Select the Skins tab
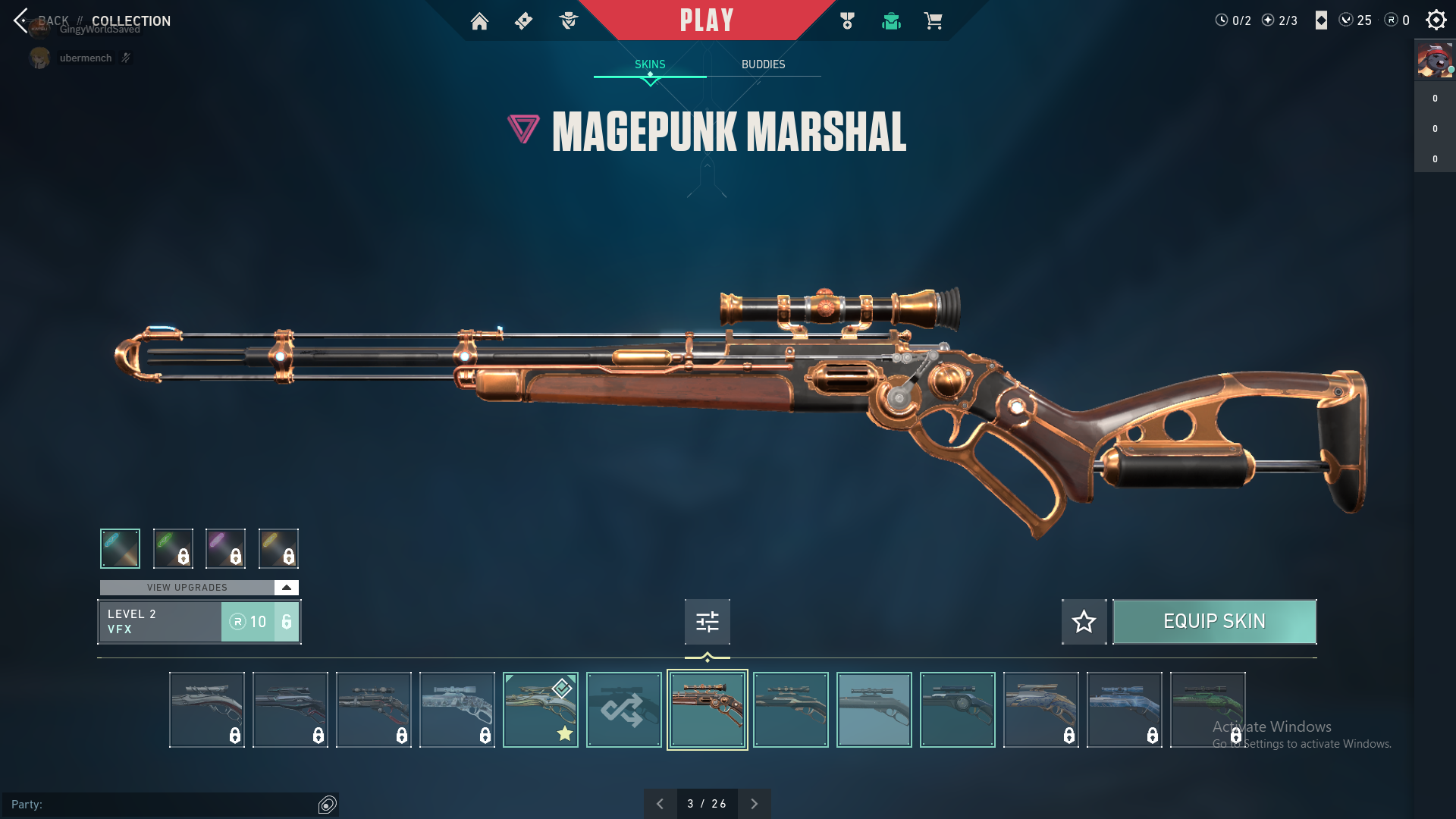 click(x=650, y=64)
